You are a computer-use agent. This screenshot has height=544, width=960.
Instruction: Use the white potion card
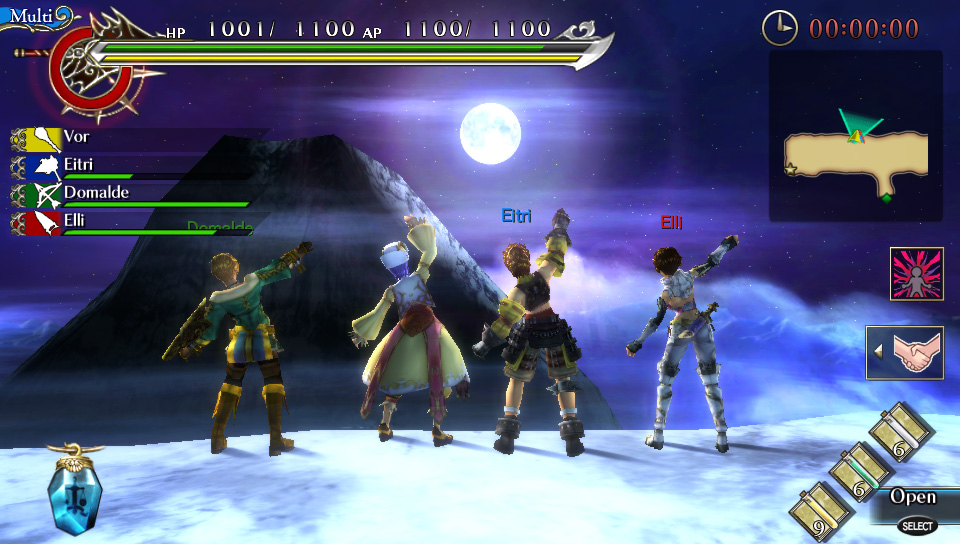(x=902, y=433)
